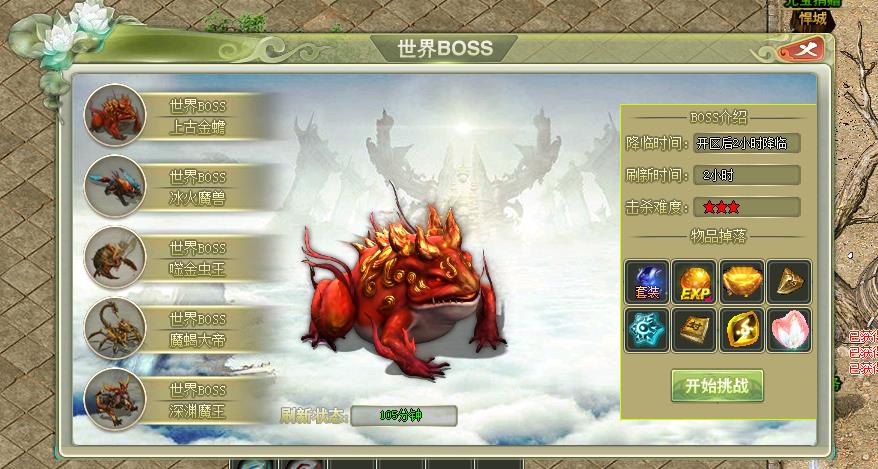Close the 世界BOSS window

coord(810,48)
